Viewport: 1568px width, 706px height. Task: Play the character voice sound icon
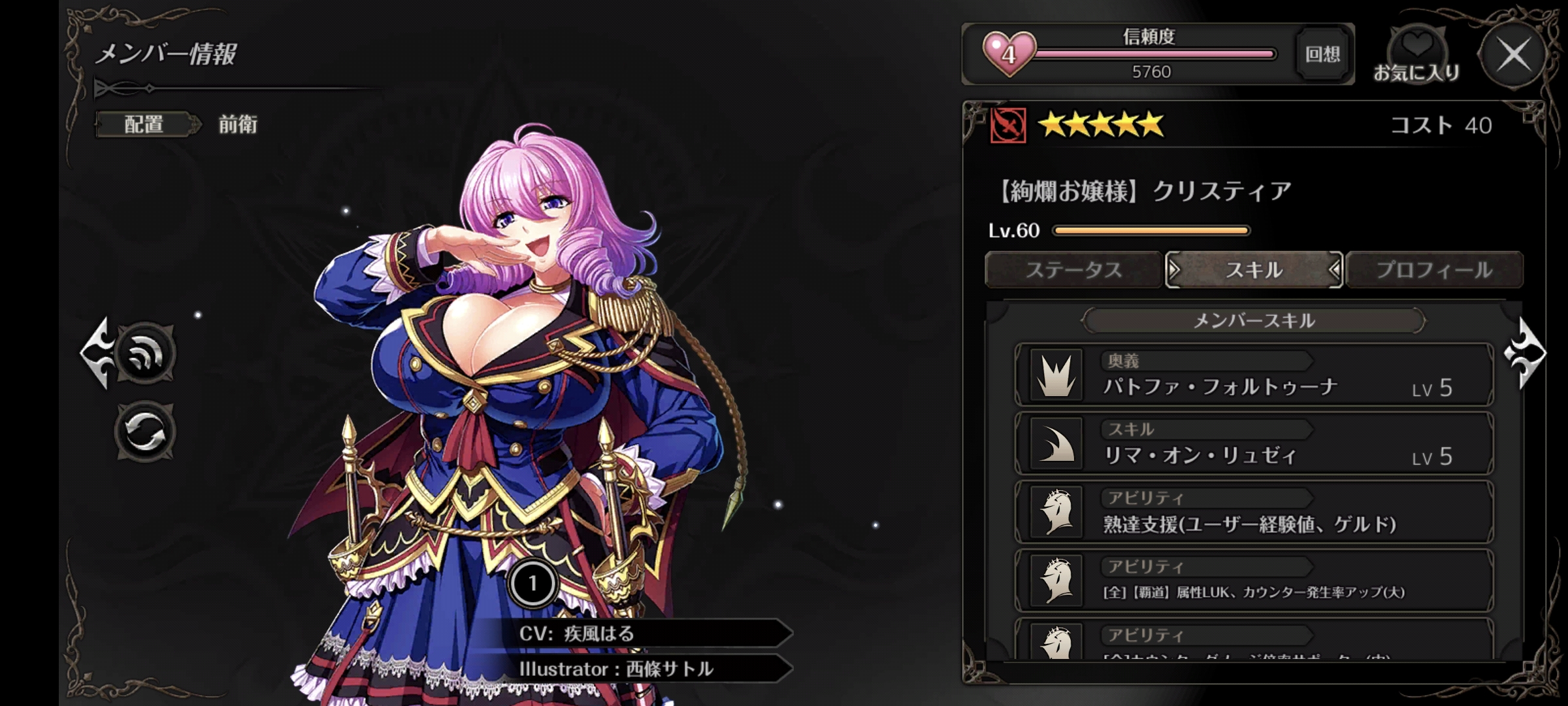(145, 354)
